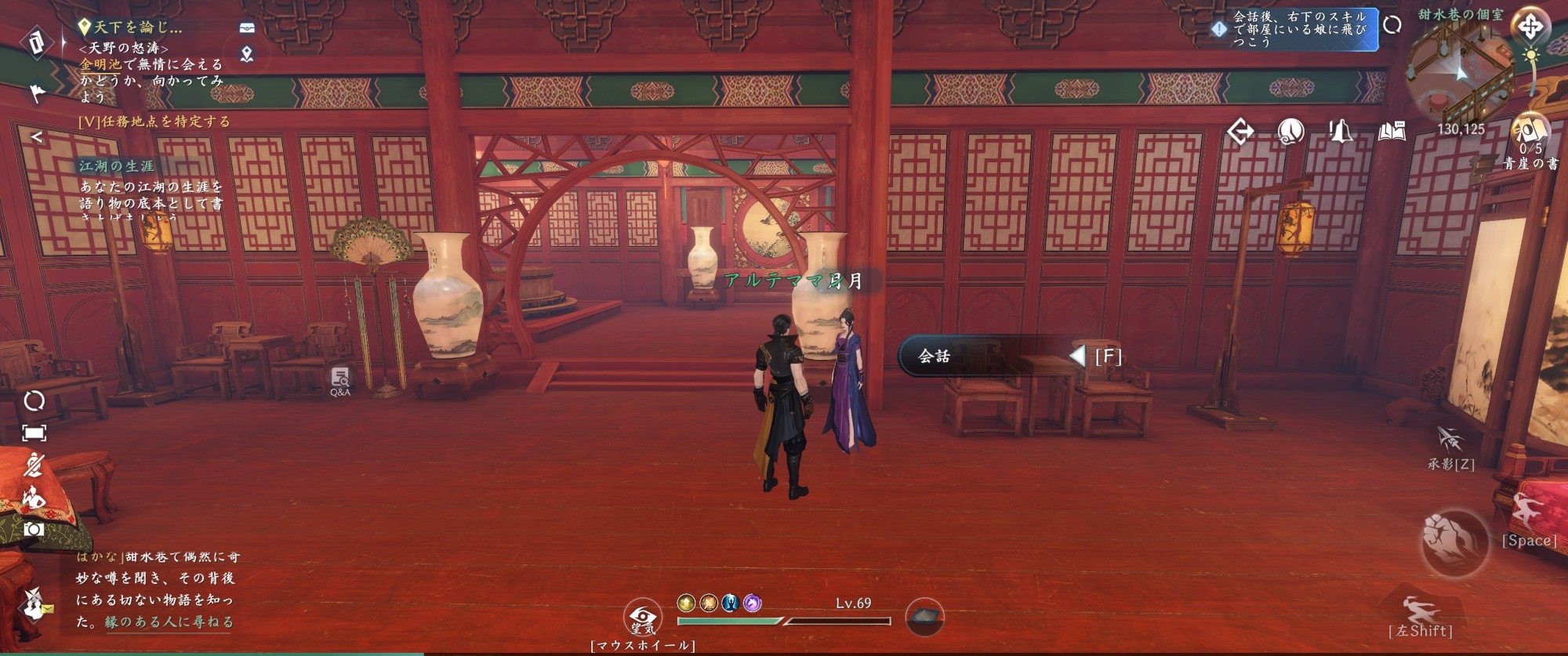The width and height of the screenshot is (1568, 656).
Task: Click the treasure chest icon by quest tracker
Action: [247, 27]
